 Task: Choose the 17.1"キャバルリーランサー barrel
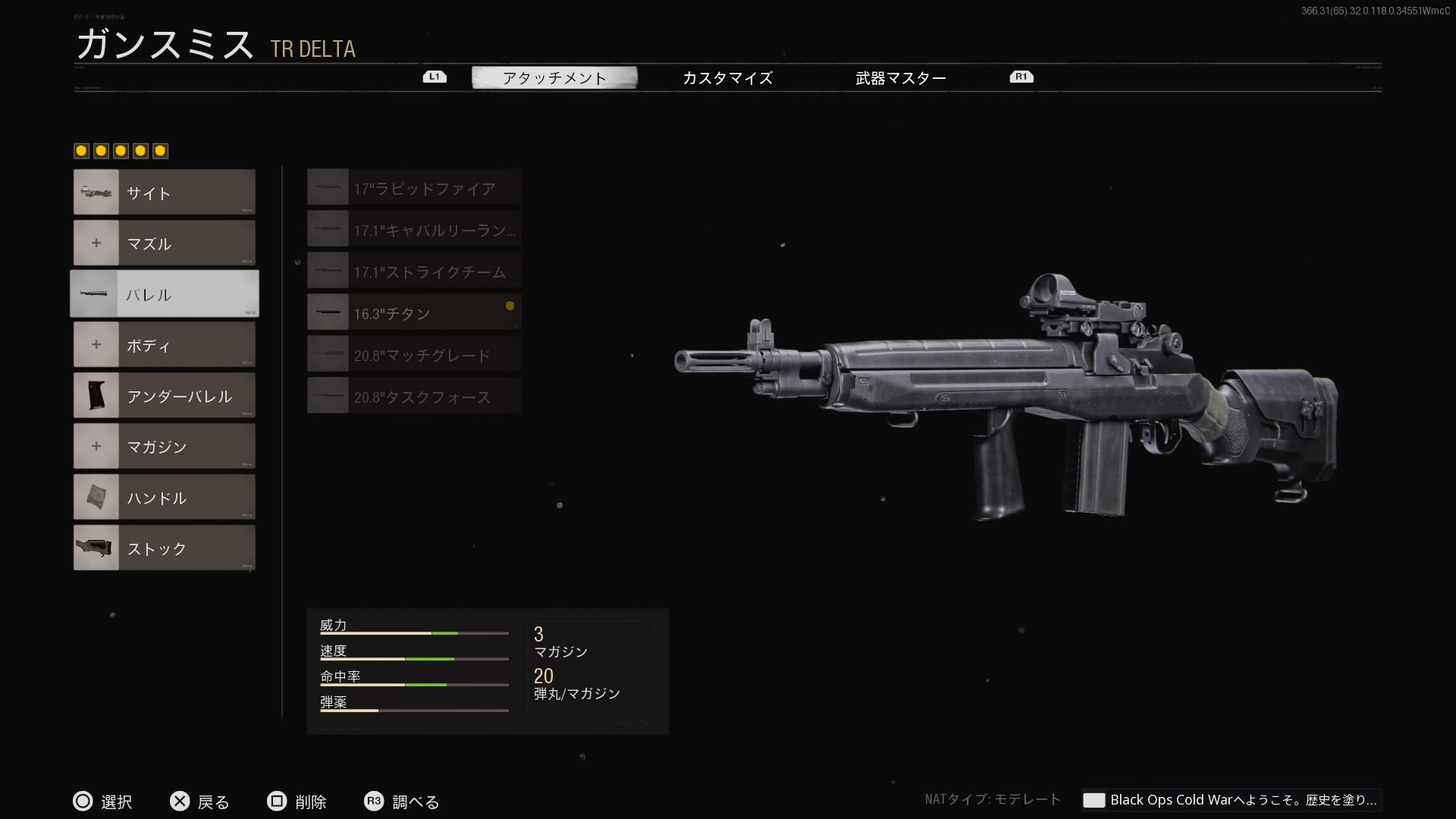tap(414, 230)
